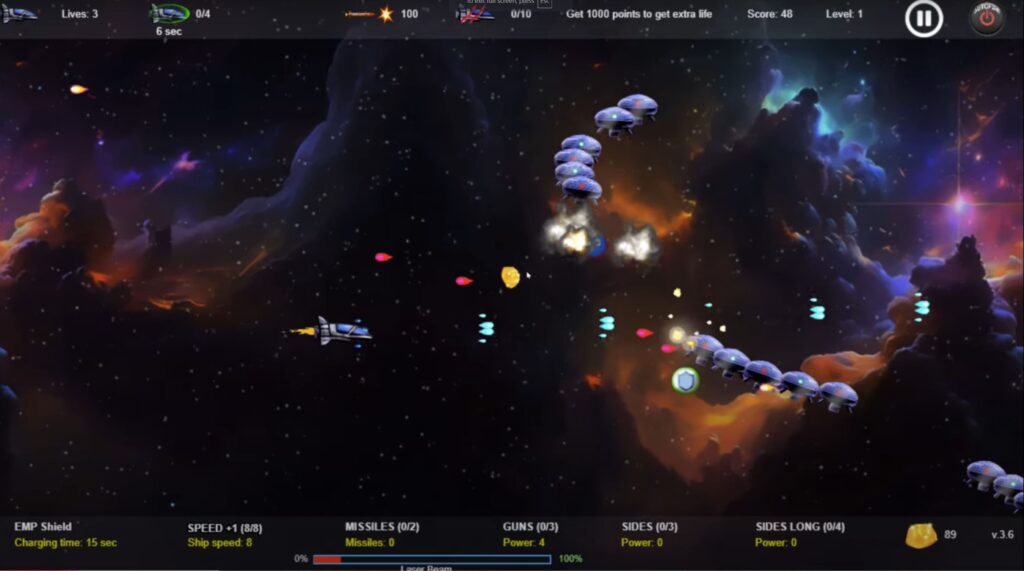1024x571 pixels.
Task: Buy the MISSILES upgrade
Action: (x=382, y=527)
